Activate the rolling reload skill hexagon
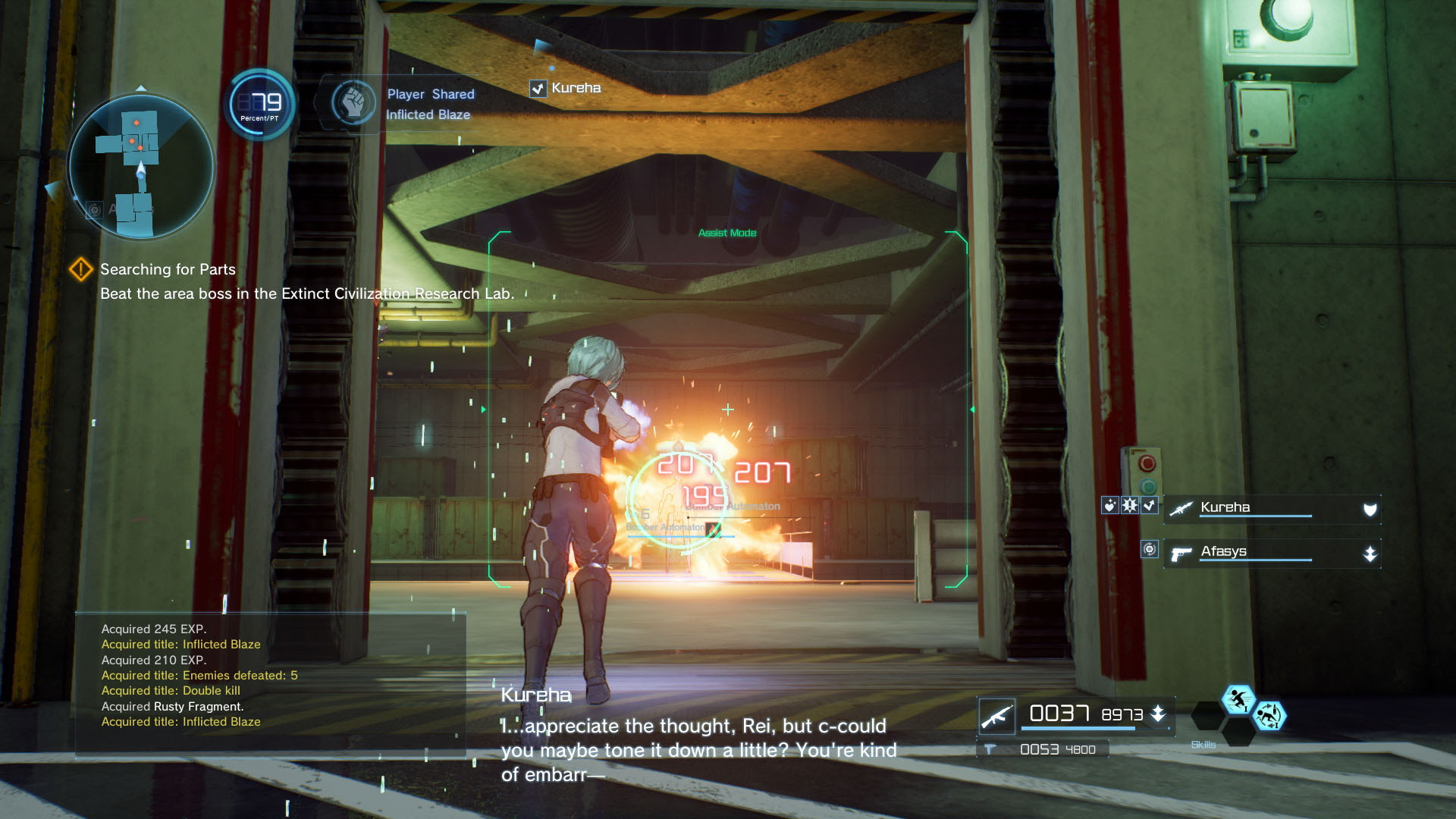1456x819 pixels. [x=1270, y=717]
